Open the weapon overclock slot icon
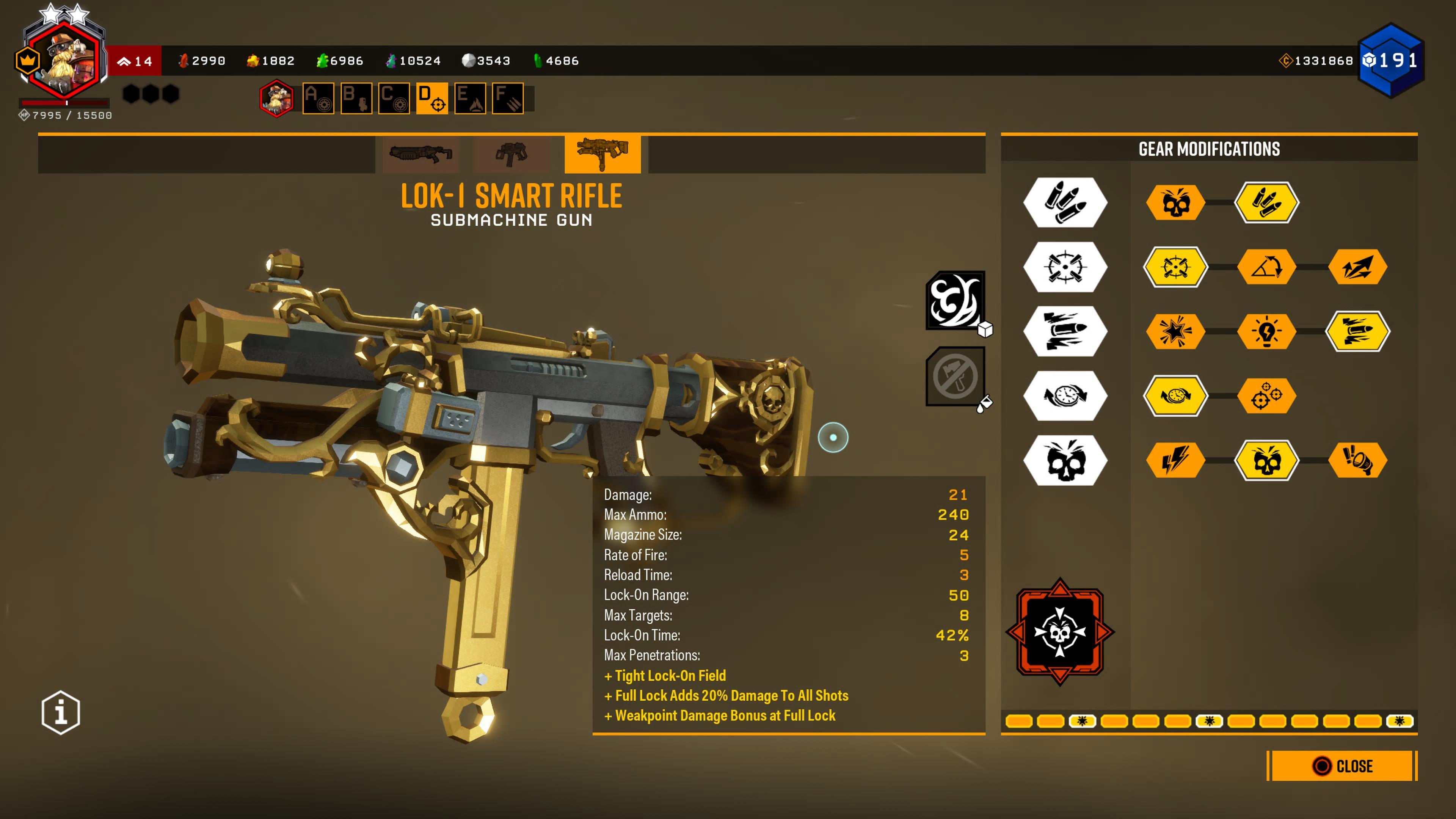This screenshot has width=1456, height=819. tap(1060, 631)
